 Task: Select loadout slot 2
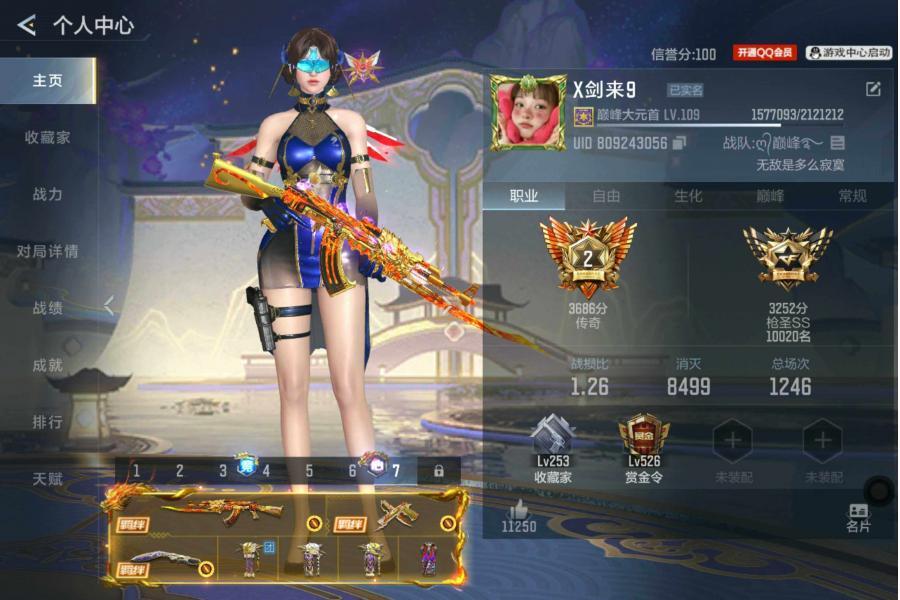(x=180, y=471)
